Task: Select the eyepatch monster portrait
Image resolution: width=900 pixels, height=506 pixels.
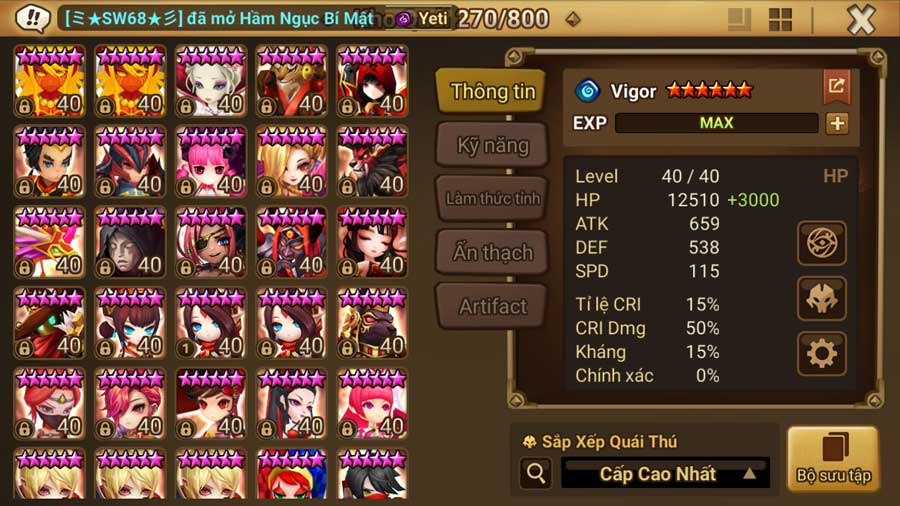Action: coord(211,242)
